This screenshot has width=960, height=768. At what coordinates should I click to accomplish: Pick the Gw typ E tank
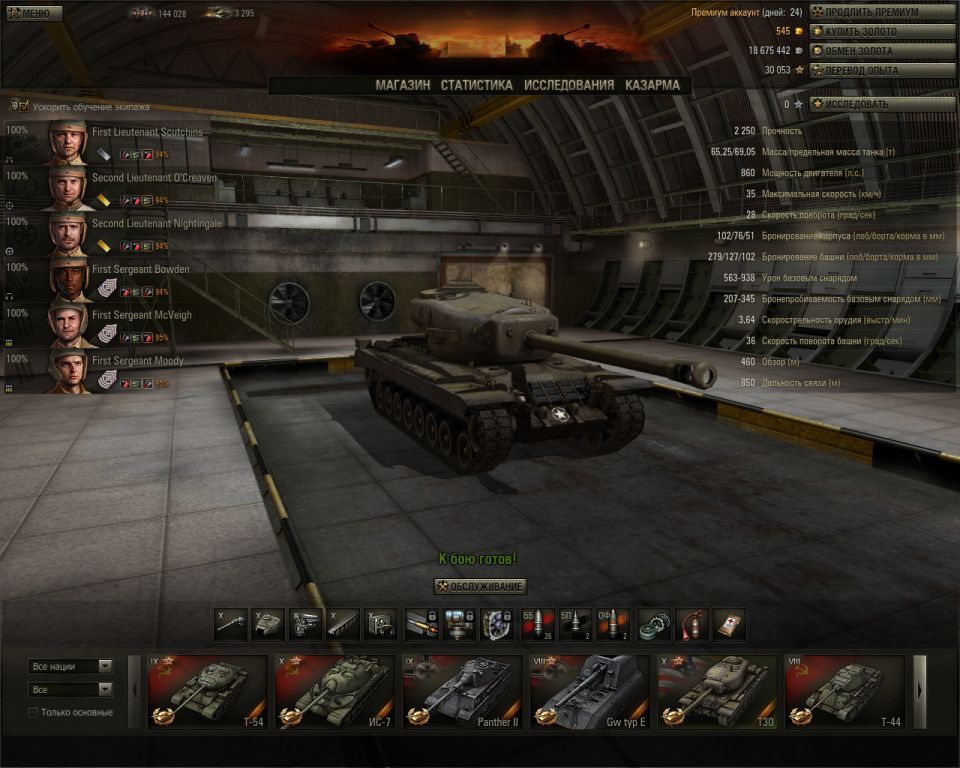click(x=589, y=692)
